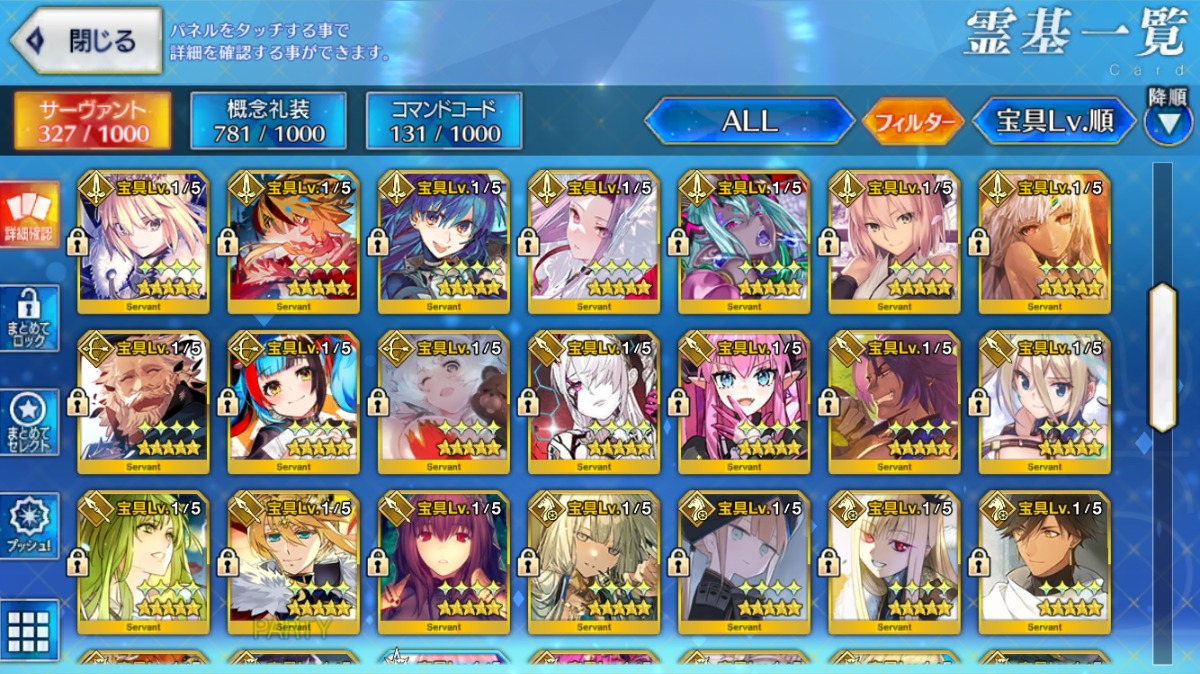Choose the green-haired Lancer servant card
This screenshot has width=1200, height=674.
143,562
